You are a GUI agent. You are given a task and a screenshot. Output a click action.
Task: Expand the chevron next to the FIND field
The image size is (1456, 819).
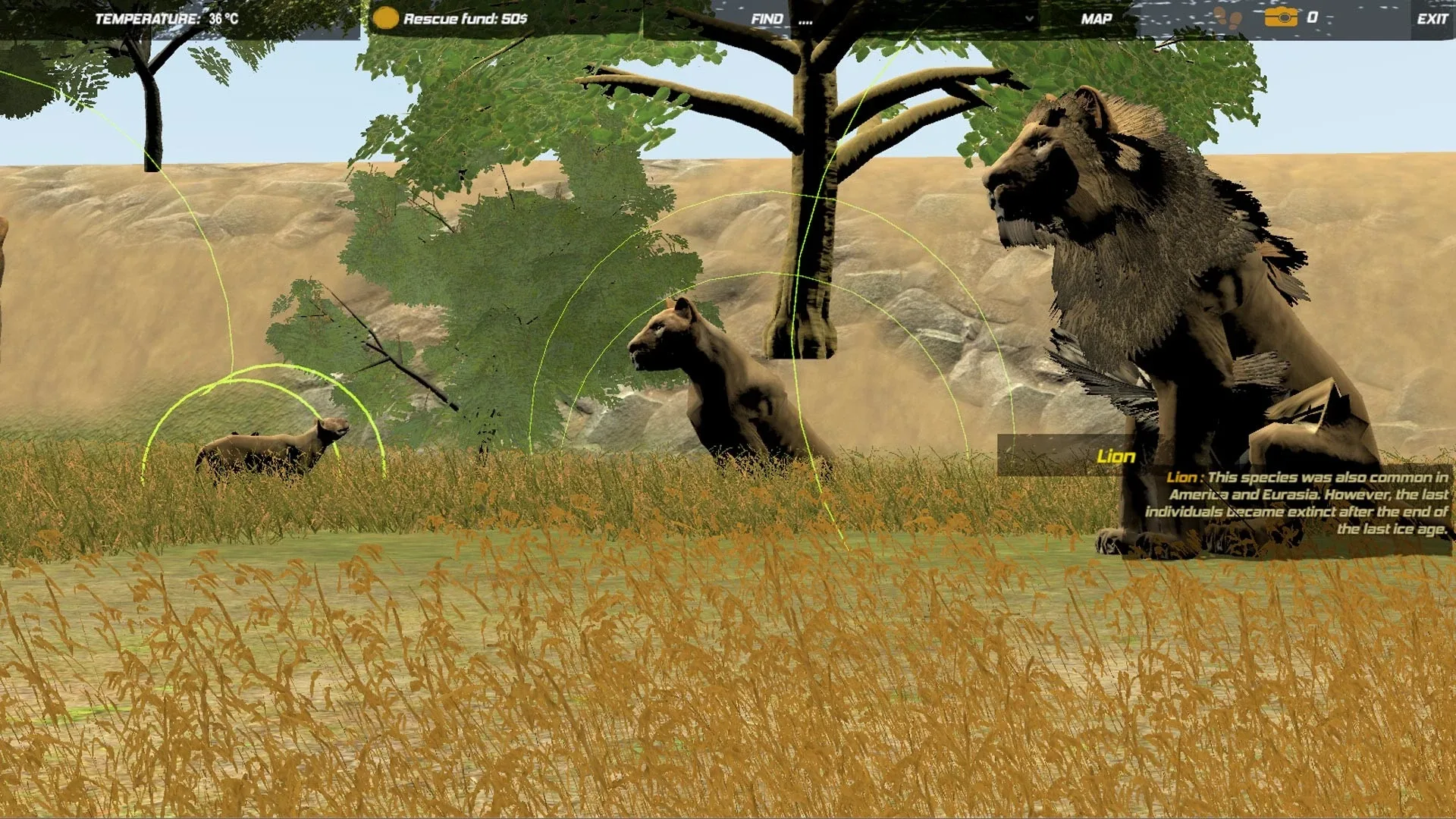[1030, 17]
